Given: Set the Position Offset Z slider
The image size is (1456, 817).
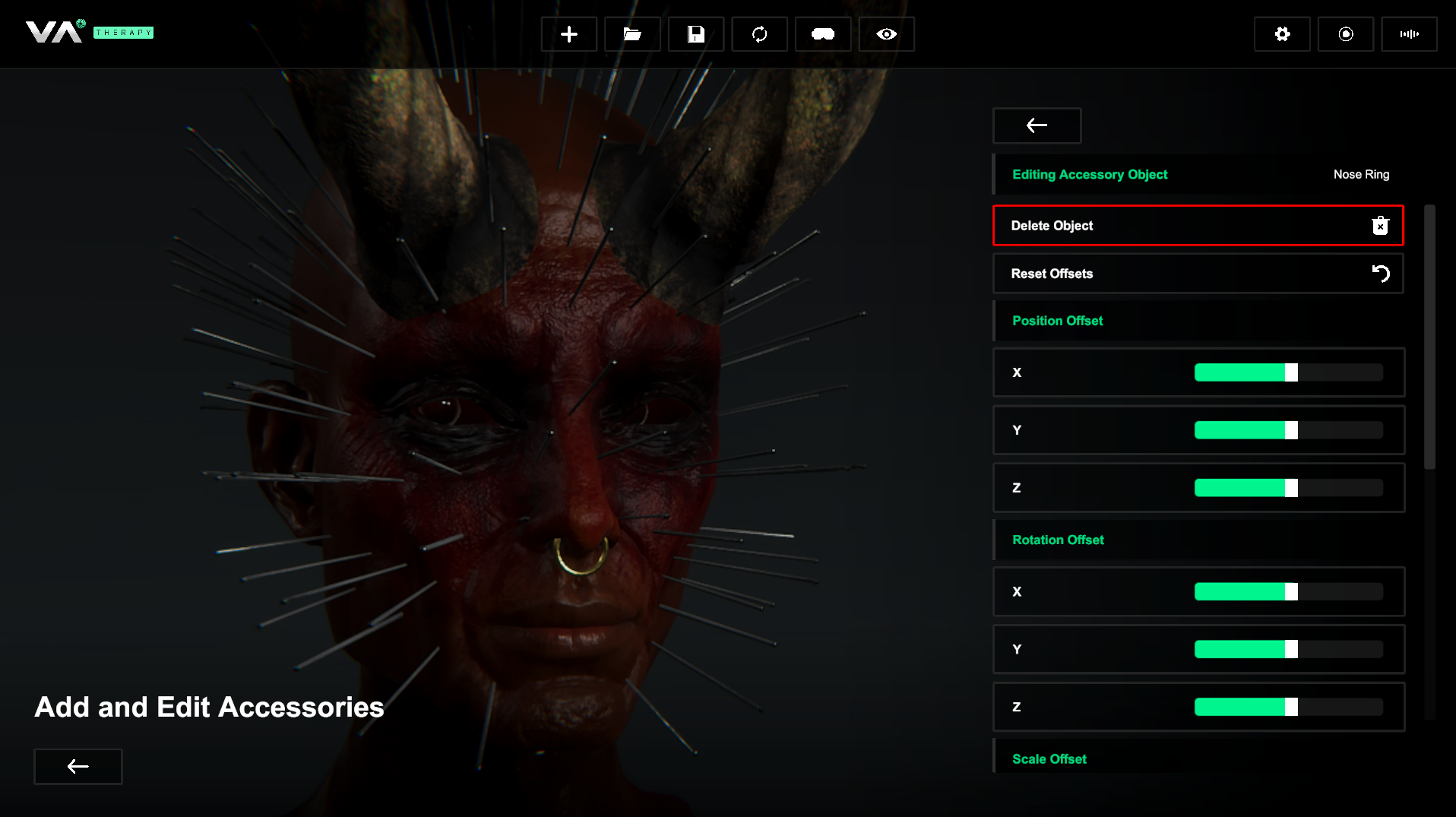Looking at the screenshot, I should (x=1289, y=488).
